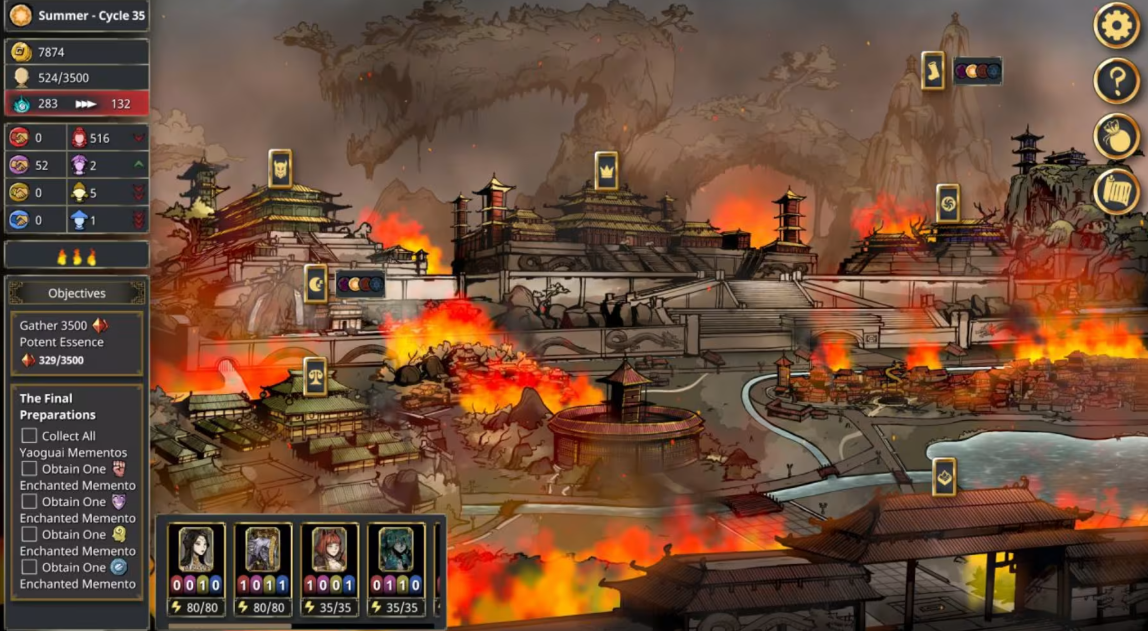
Task: Click the three flames indicator bar
Action: 77,257
